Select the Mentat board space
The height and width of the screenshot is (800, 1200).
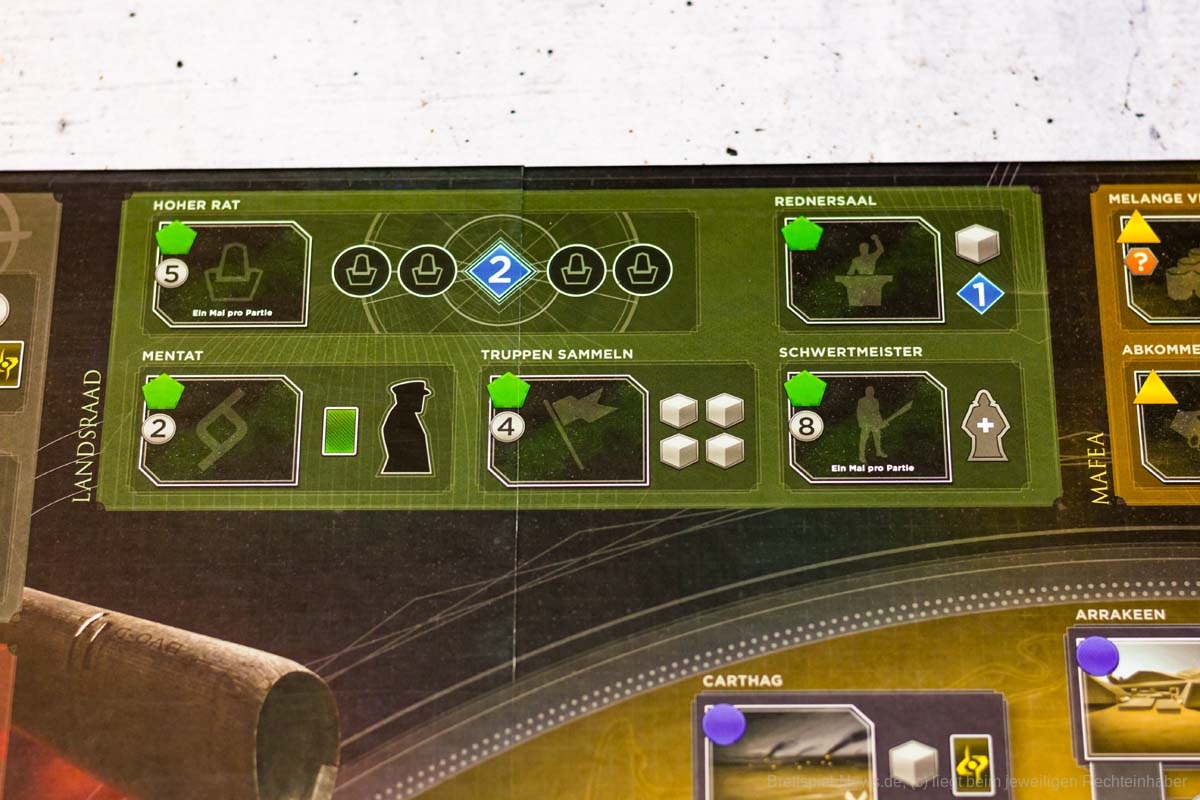pos(221,430)
